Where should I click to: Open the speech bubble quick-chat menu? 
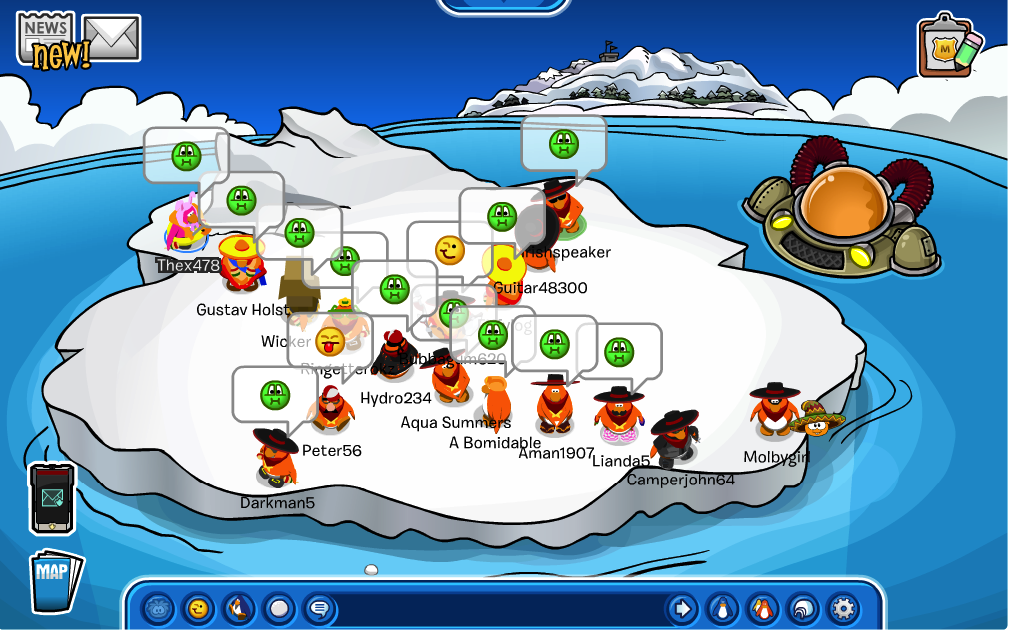[318, 607]
